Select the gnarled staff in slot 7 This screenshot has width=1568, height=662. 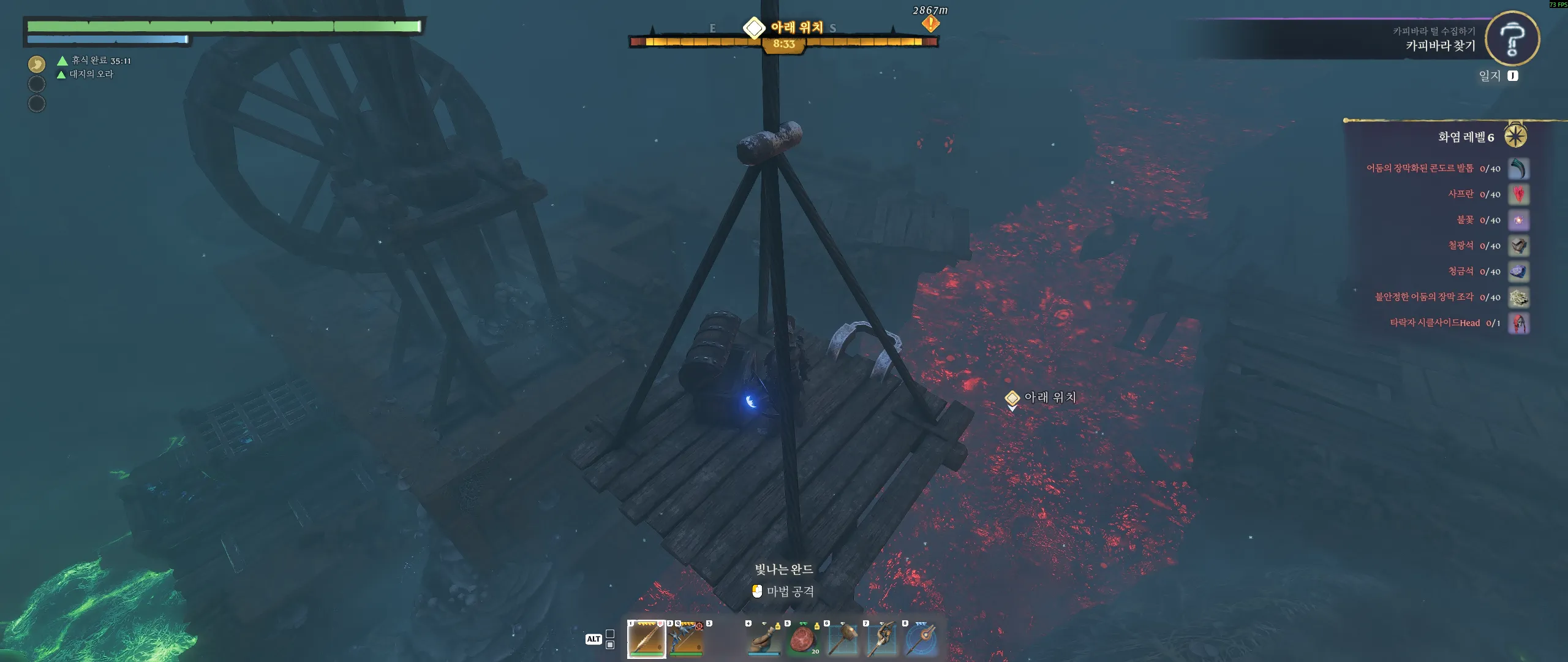click(x=882, y=639)
